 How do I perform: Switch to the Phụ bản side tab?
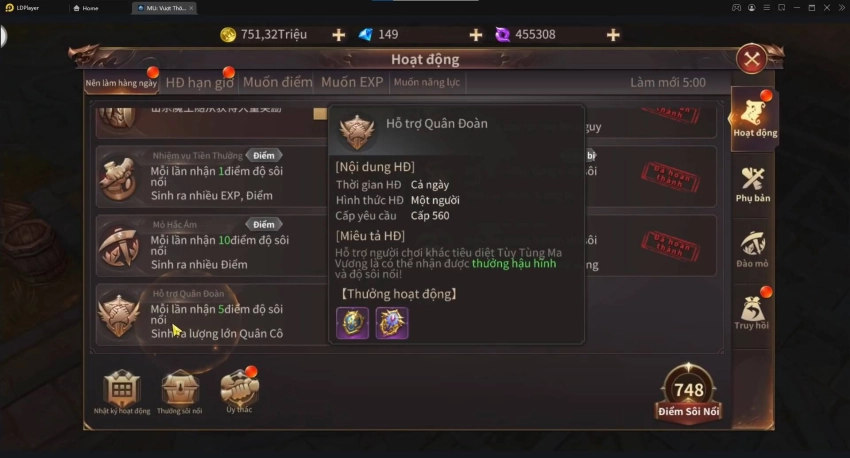click(x=753, y=184)
